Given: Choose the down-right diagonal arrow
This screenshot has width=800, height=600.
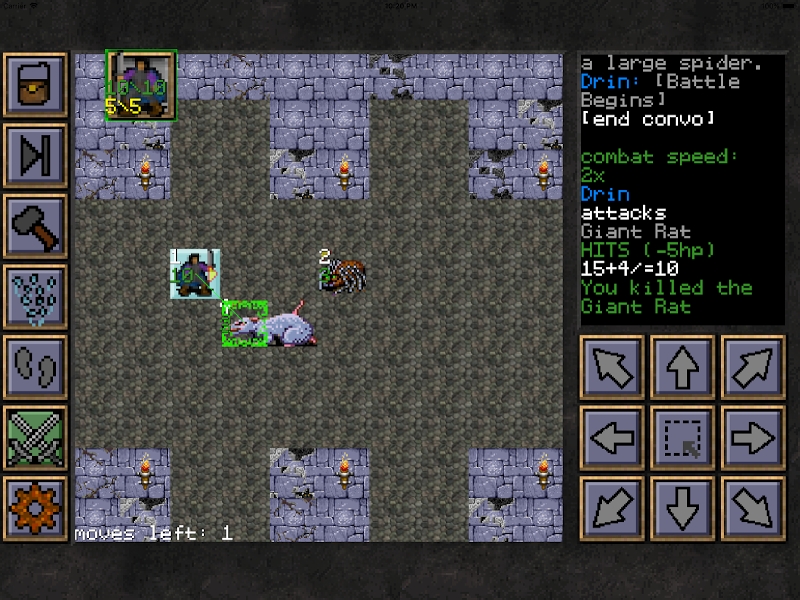Looking at the screenshot, I should [x=752, y=508].
